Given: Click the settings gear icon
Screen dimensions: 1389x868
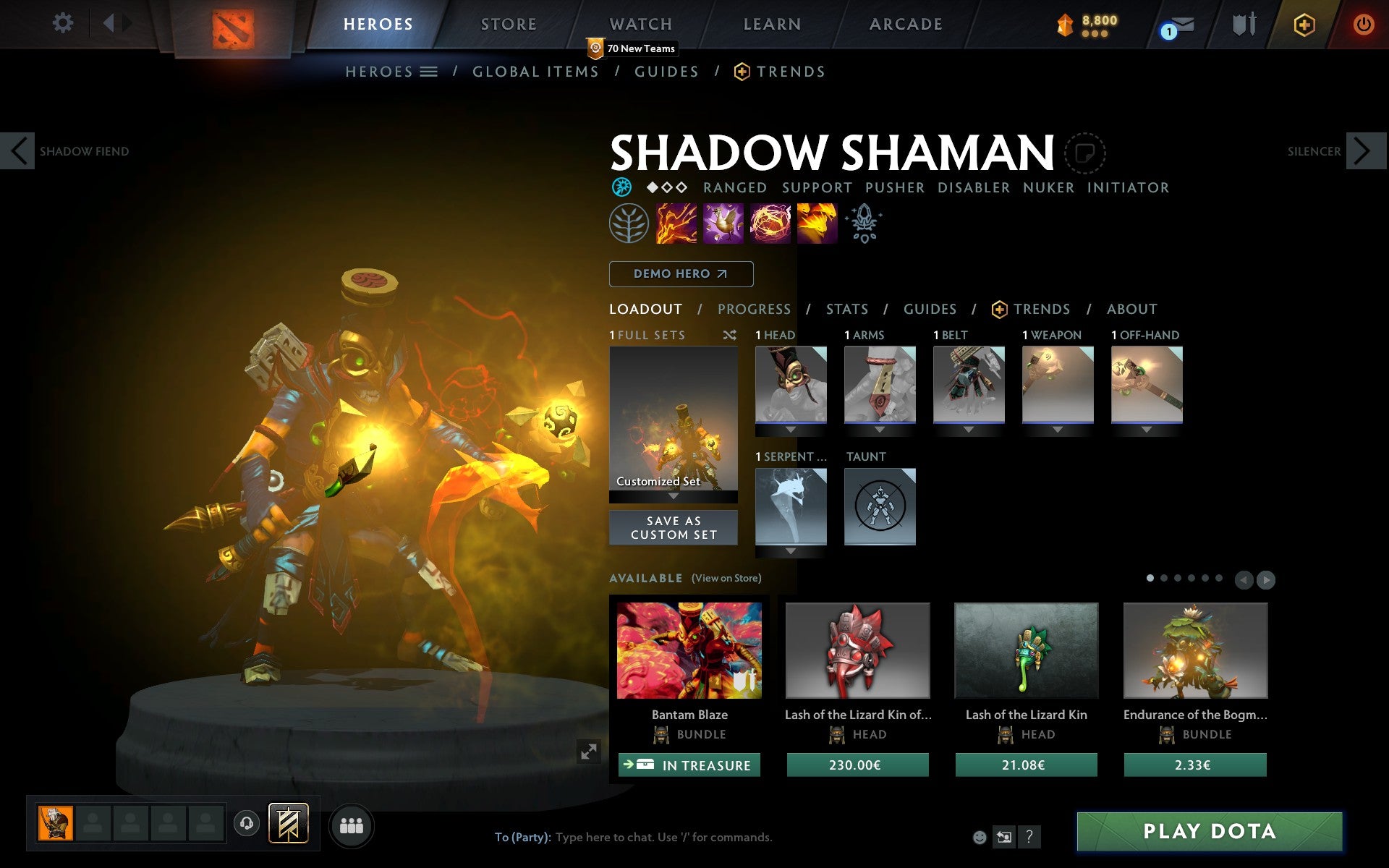Looking at the screenshot, I should 64,23.
